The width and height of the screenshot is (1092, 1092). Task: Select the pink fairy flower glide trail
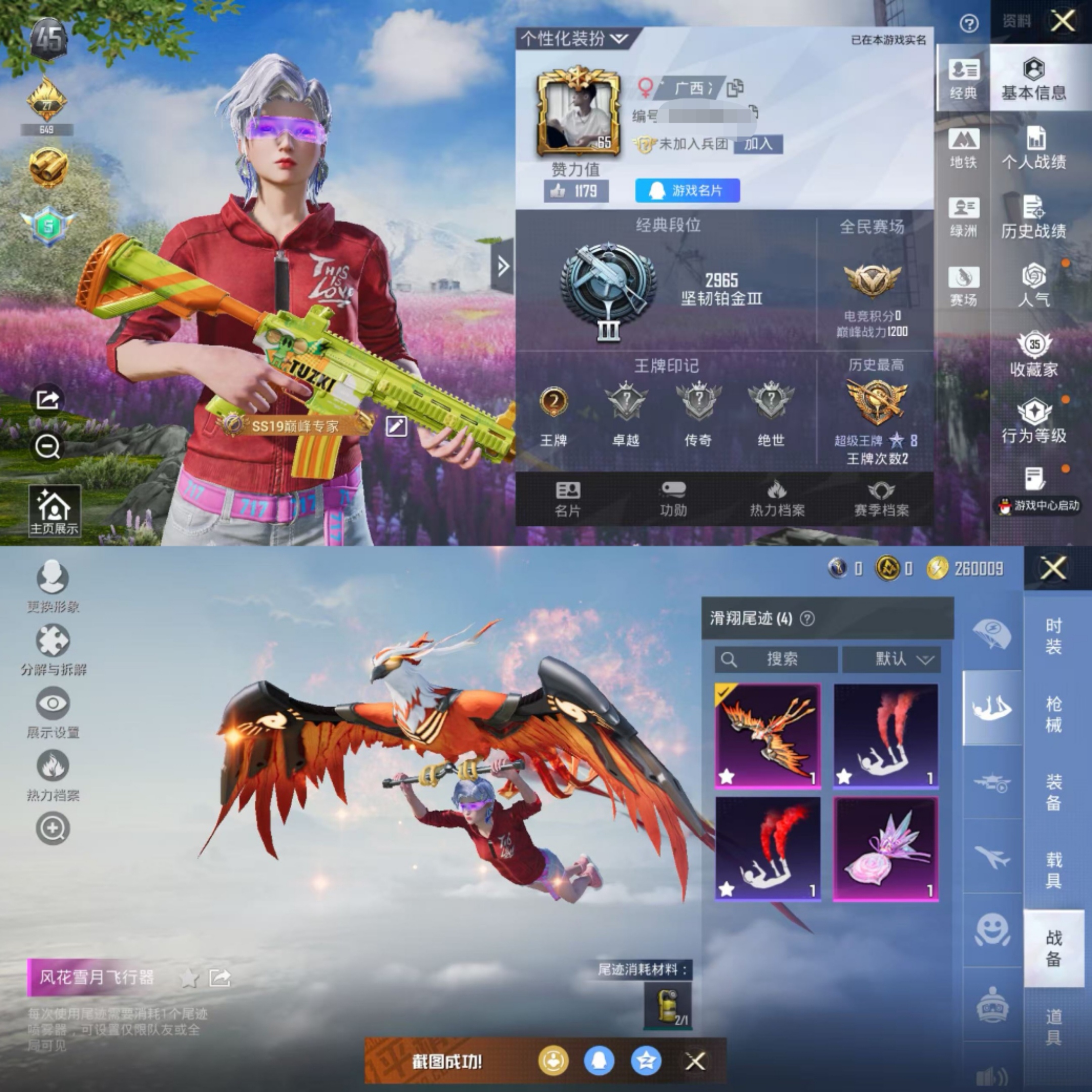pos(885,848)
